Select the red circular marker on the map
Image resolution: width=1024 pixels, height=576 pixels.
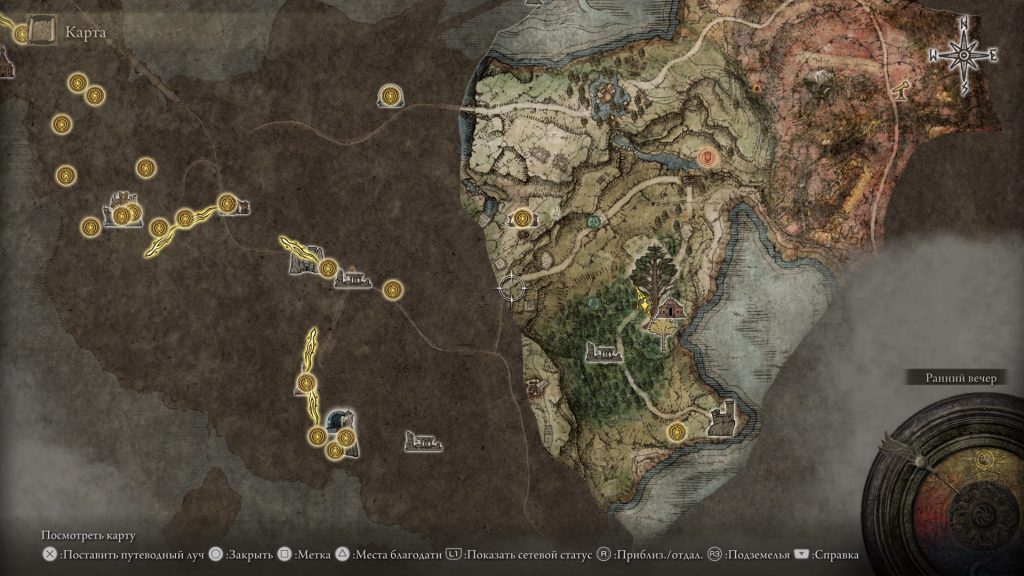[x=709, y=157]
